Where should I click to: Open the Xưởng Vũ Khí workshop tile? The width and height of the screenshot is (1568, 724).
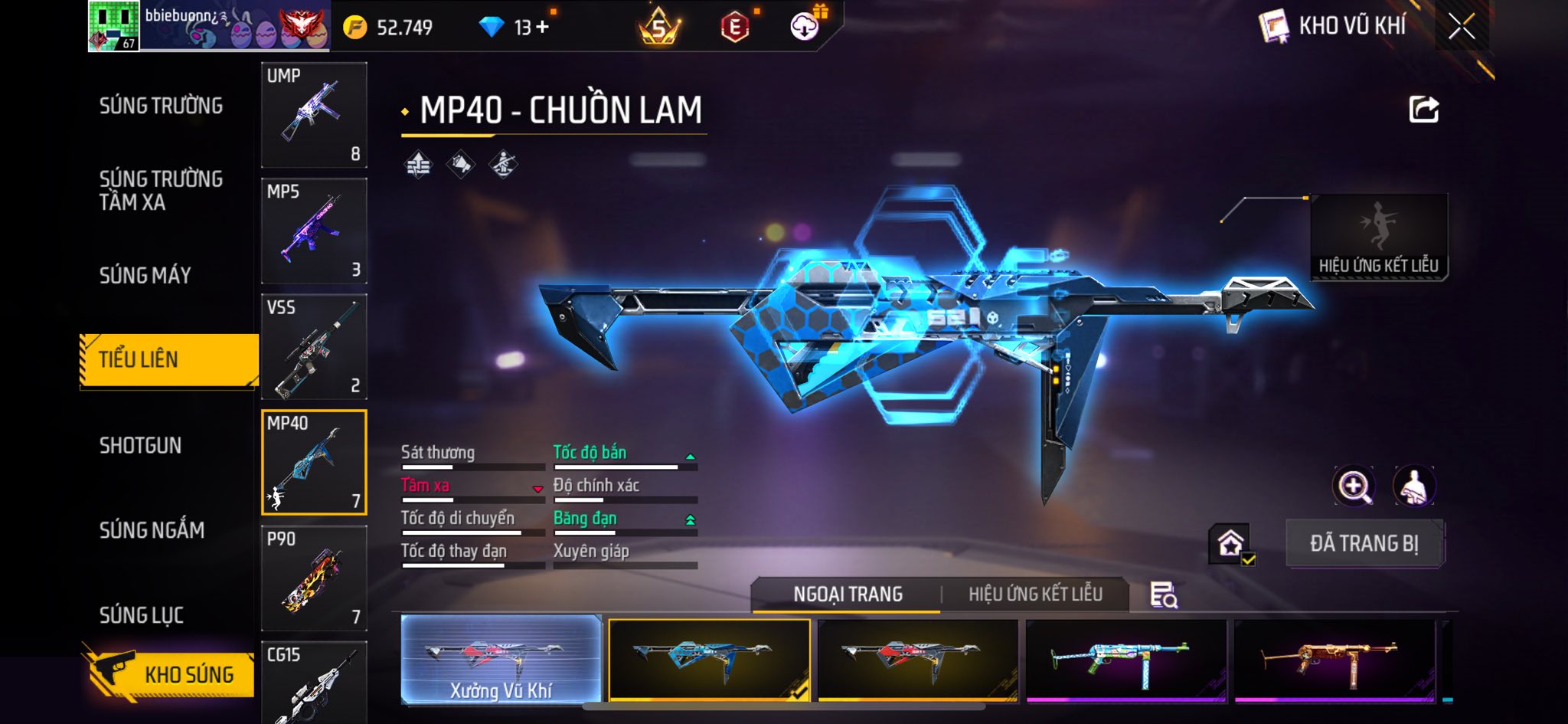[x=501, y=660]
